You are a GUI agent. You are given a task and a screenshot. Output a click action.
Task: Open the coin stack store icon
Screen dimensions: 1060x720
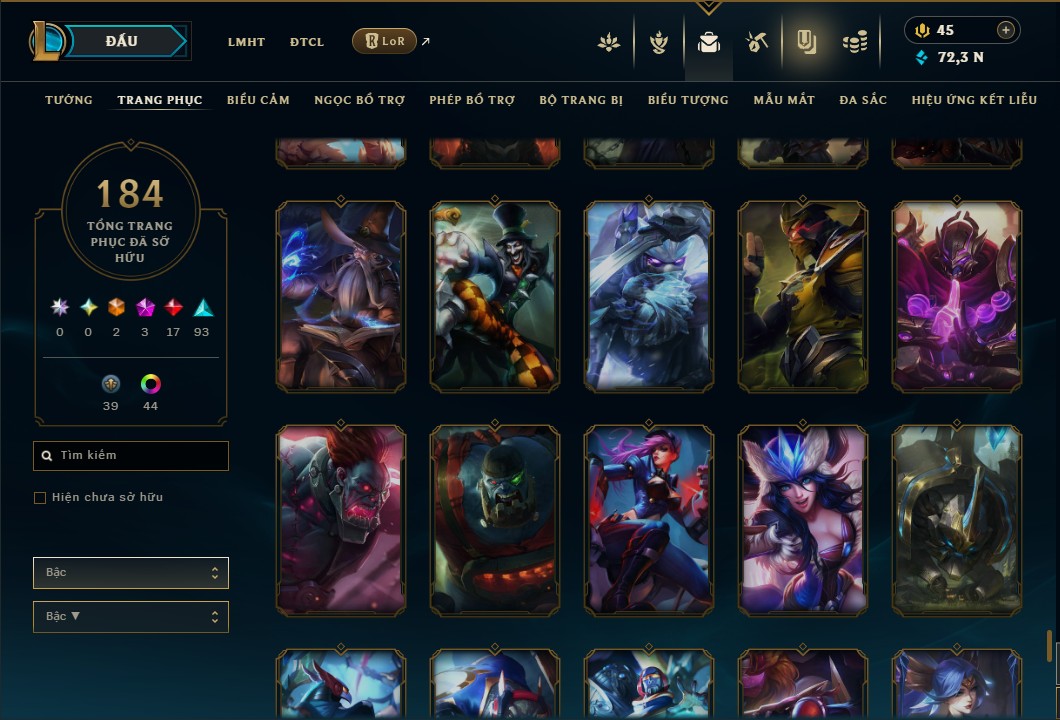[x=854, y=42]
